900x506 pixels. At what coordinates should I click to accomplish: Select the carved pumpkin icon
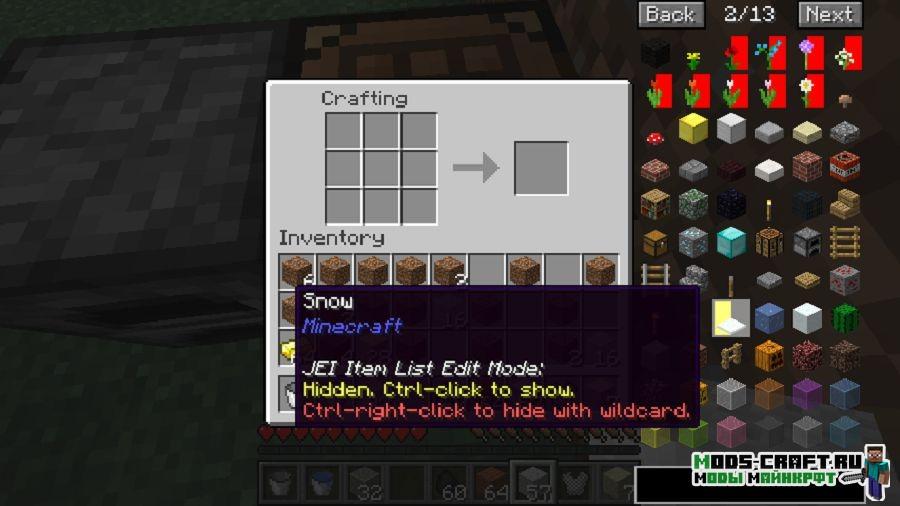[x=769, y=355]
